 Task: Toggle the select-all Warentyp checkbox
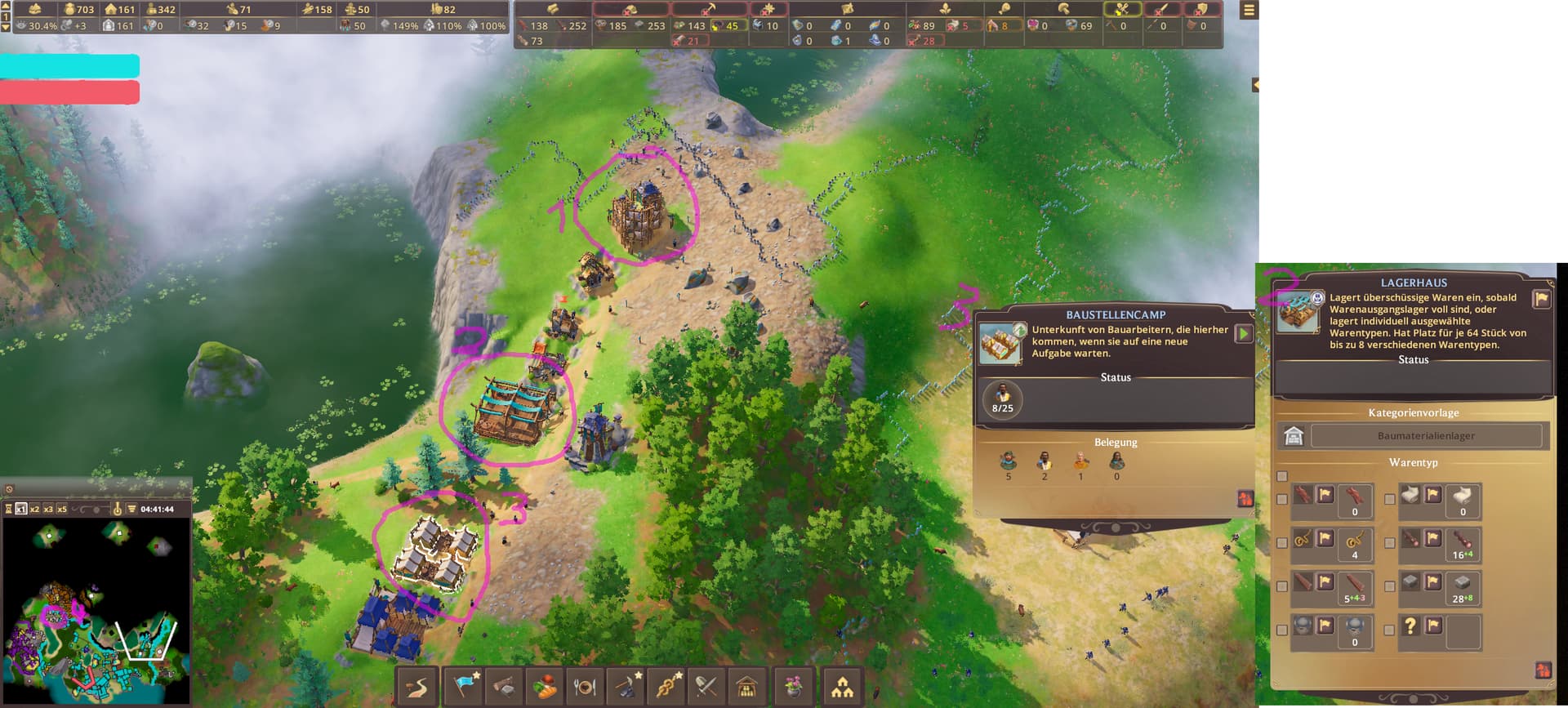(1282, 476)
